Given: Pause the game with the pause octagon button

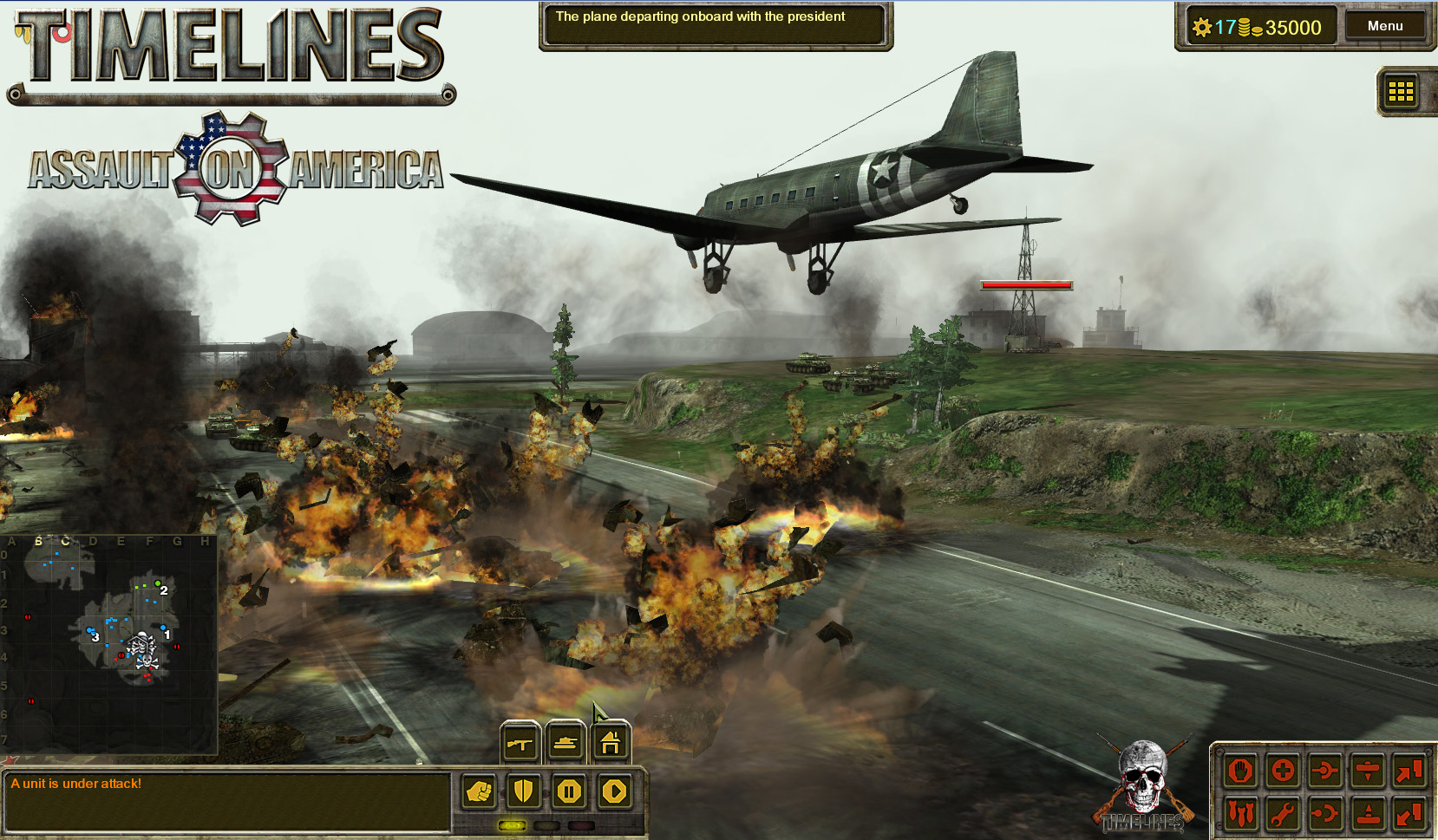Looking at the screenshot, I should tap(569, 791).
